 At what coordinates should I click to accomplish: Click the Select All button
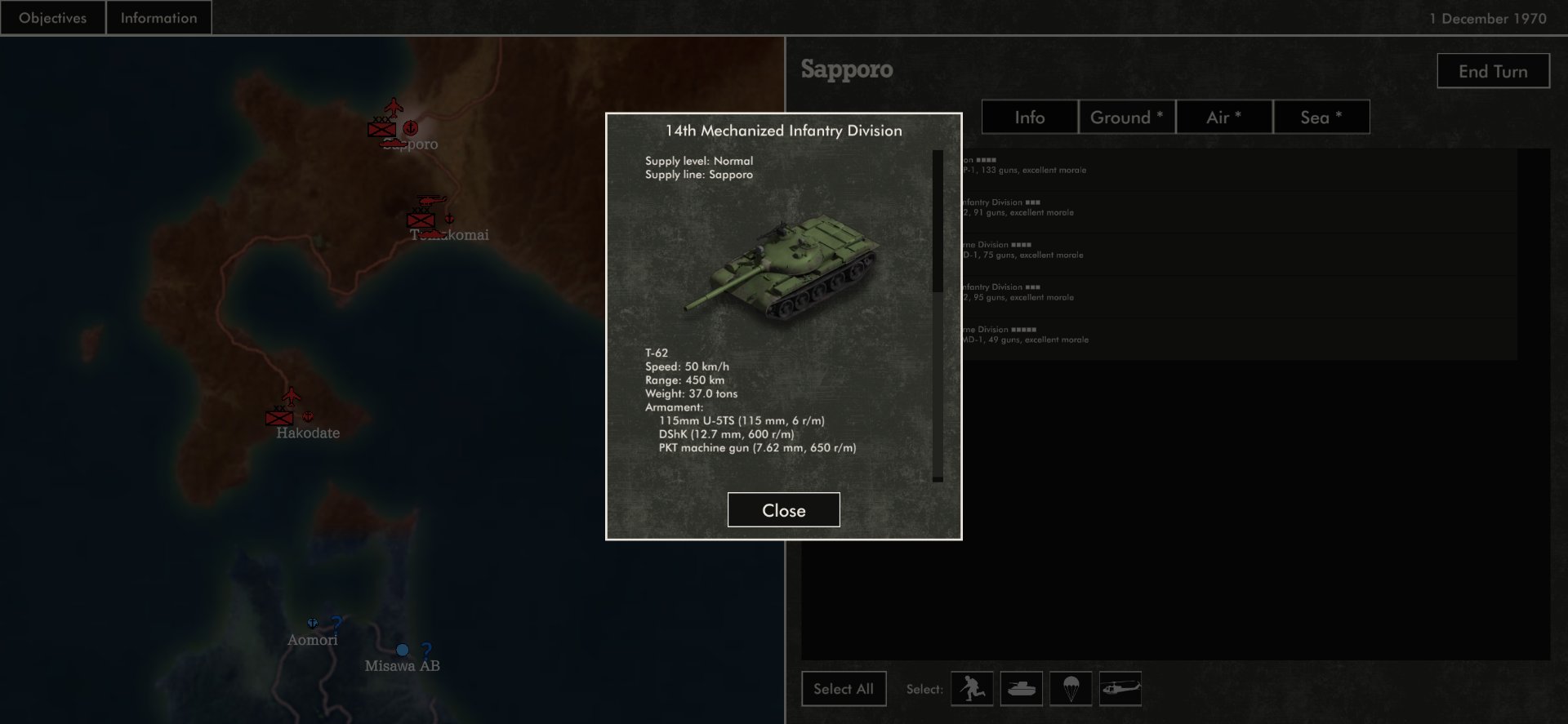click(844, 689)
